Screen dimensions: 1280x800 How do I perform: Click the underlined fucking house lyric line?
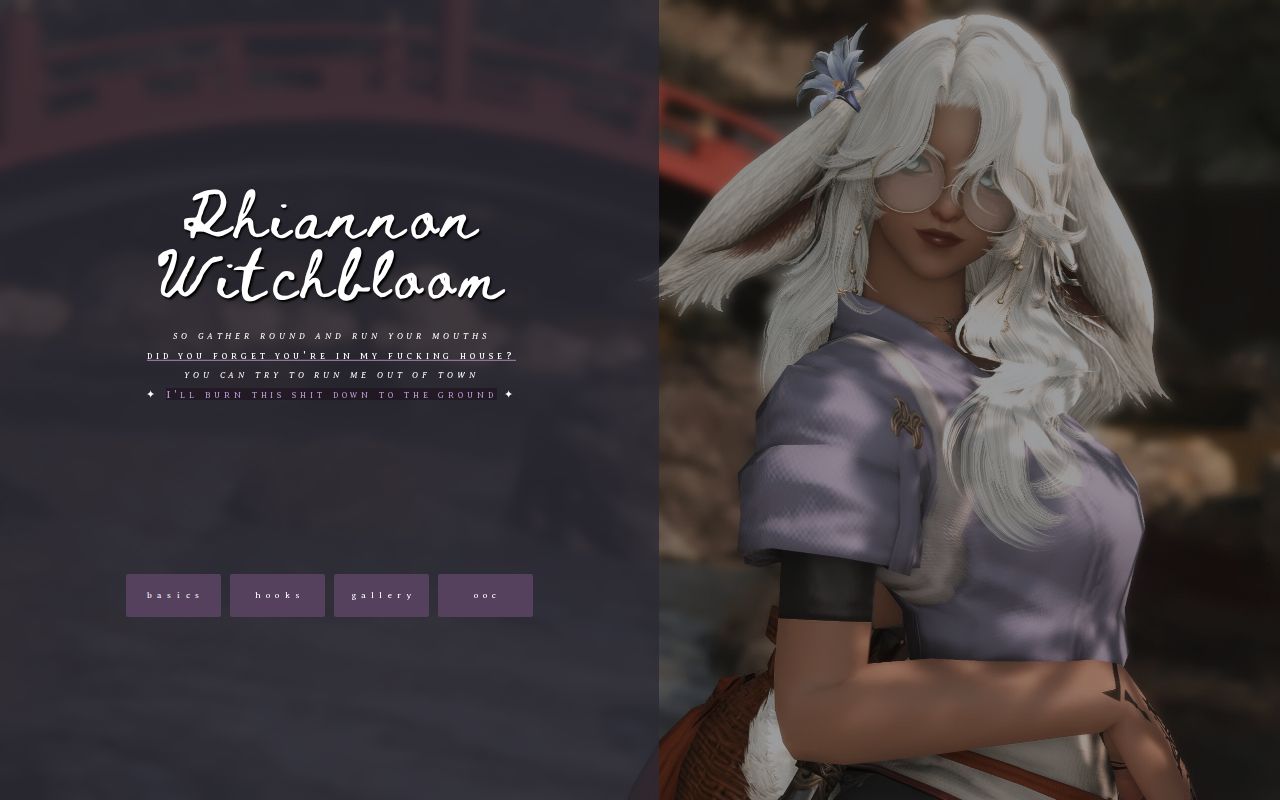328,355
